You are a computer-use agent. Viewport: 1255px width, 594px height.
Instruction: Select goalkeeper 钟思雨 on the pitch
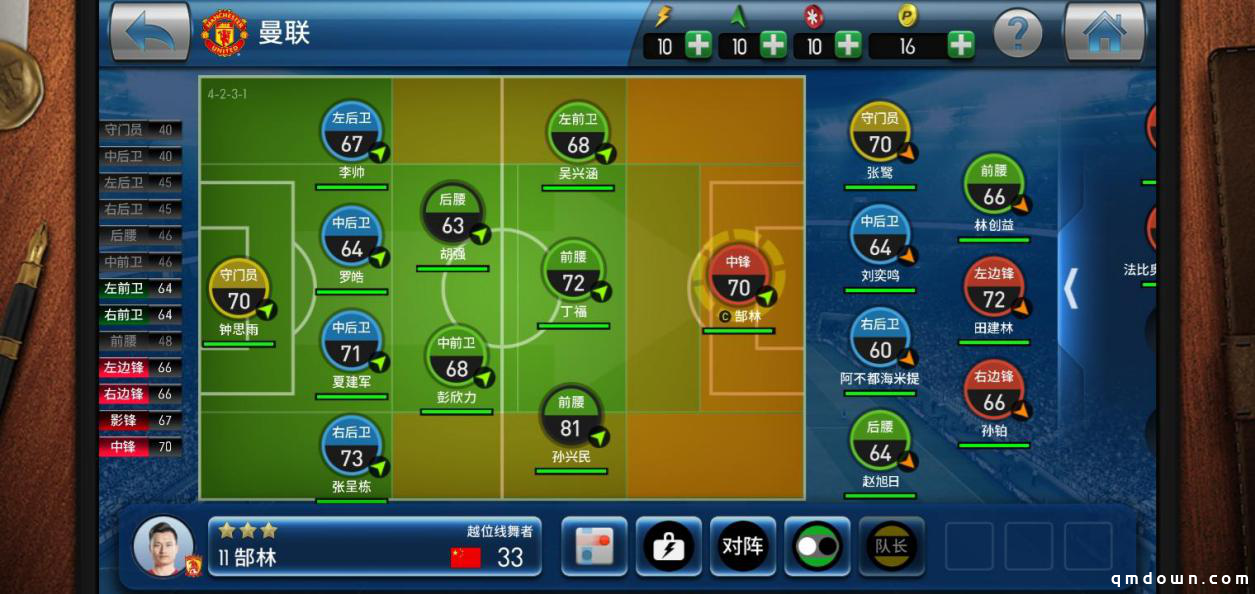238,290
